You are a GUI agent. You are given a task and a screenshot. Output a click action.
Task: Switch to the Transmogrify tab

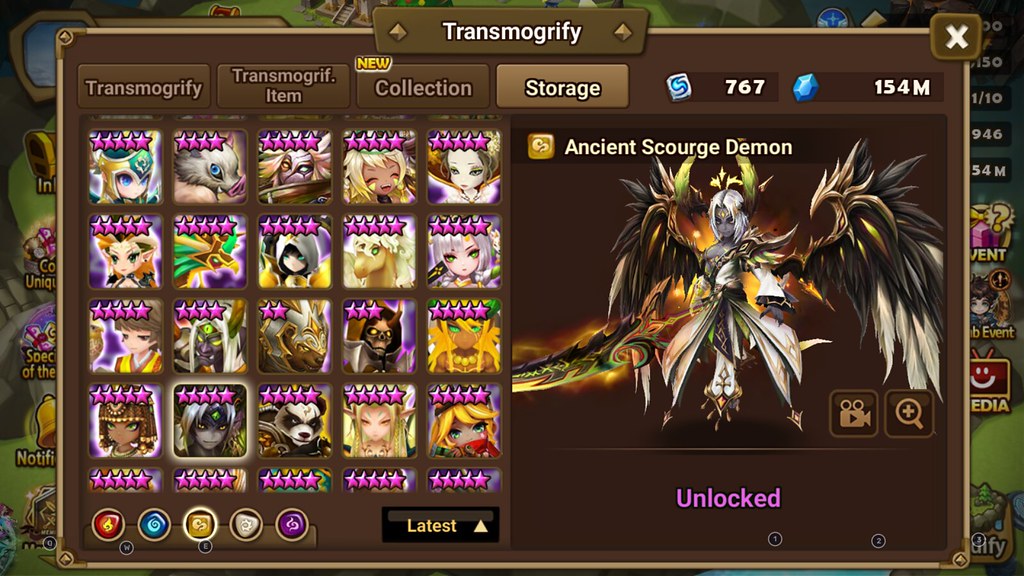(144, 87)
